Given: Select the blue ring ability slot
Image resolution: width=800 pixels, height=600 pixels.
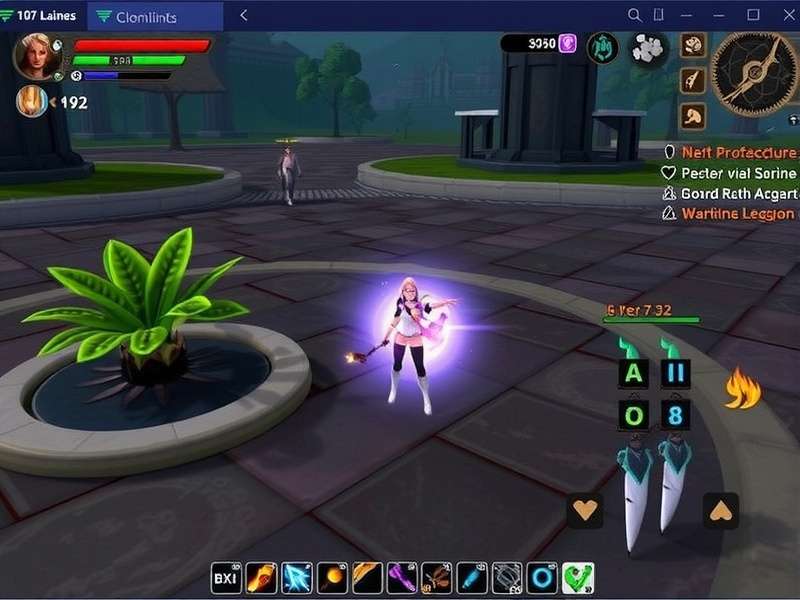Looking at the screenshot, I should pyautogui.click(x=542, y=578).
